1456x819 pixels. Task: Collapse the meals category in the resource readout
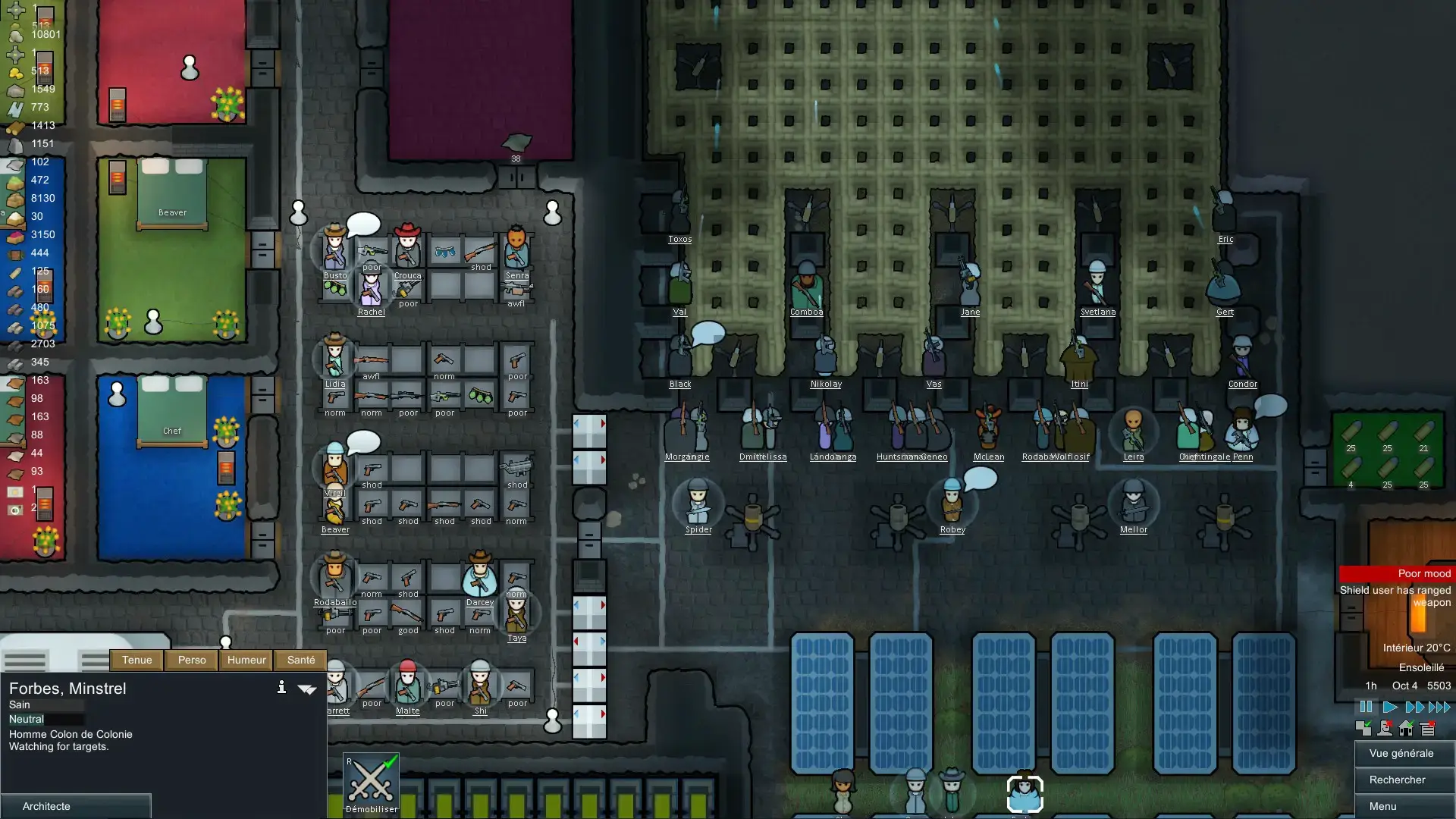14,180
